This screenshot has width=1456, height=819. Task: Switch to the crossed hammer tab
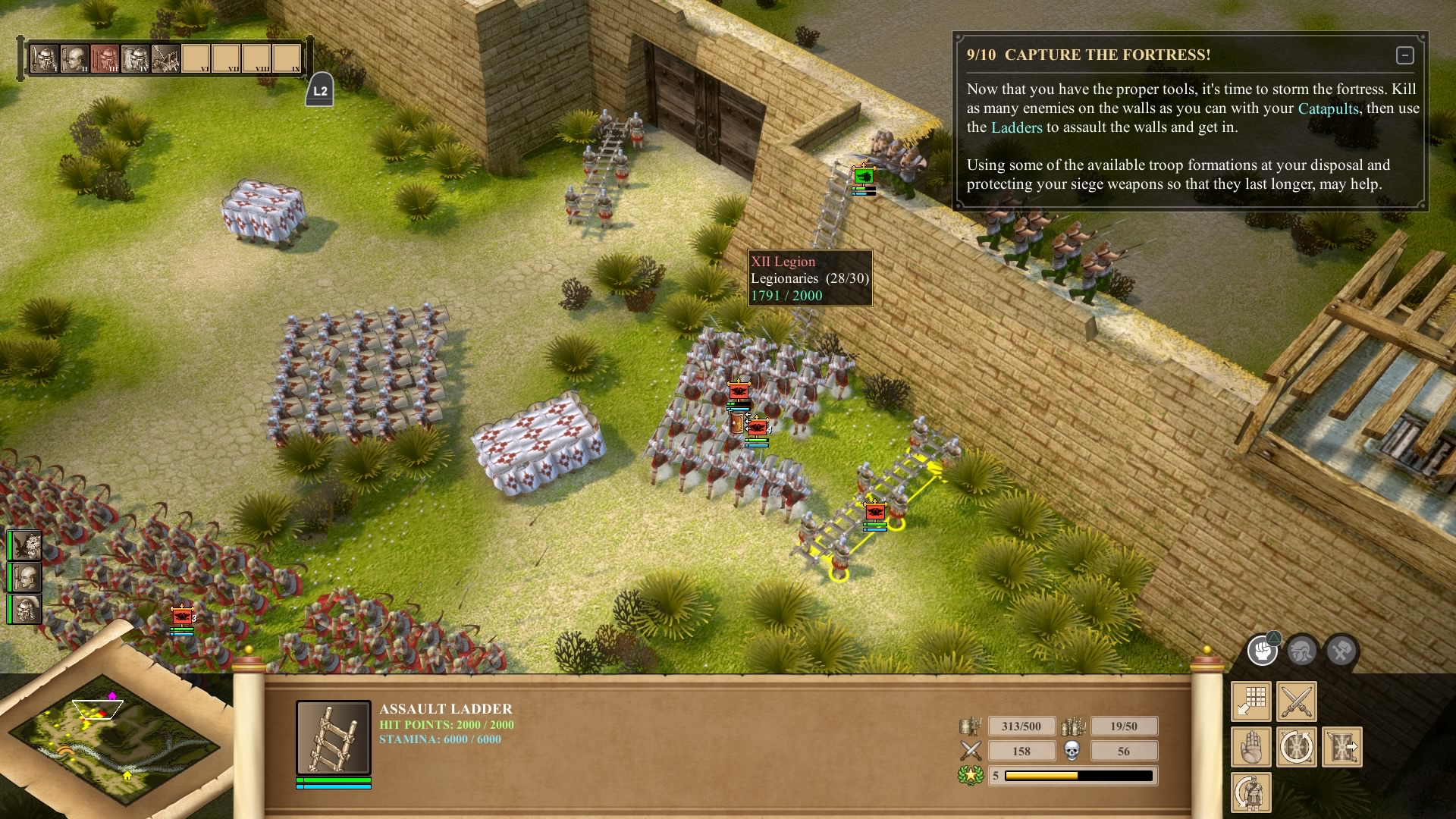click(x=1341, y=651)
